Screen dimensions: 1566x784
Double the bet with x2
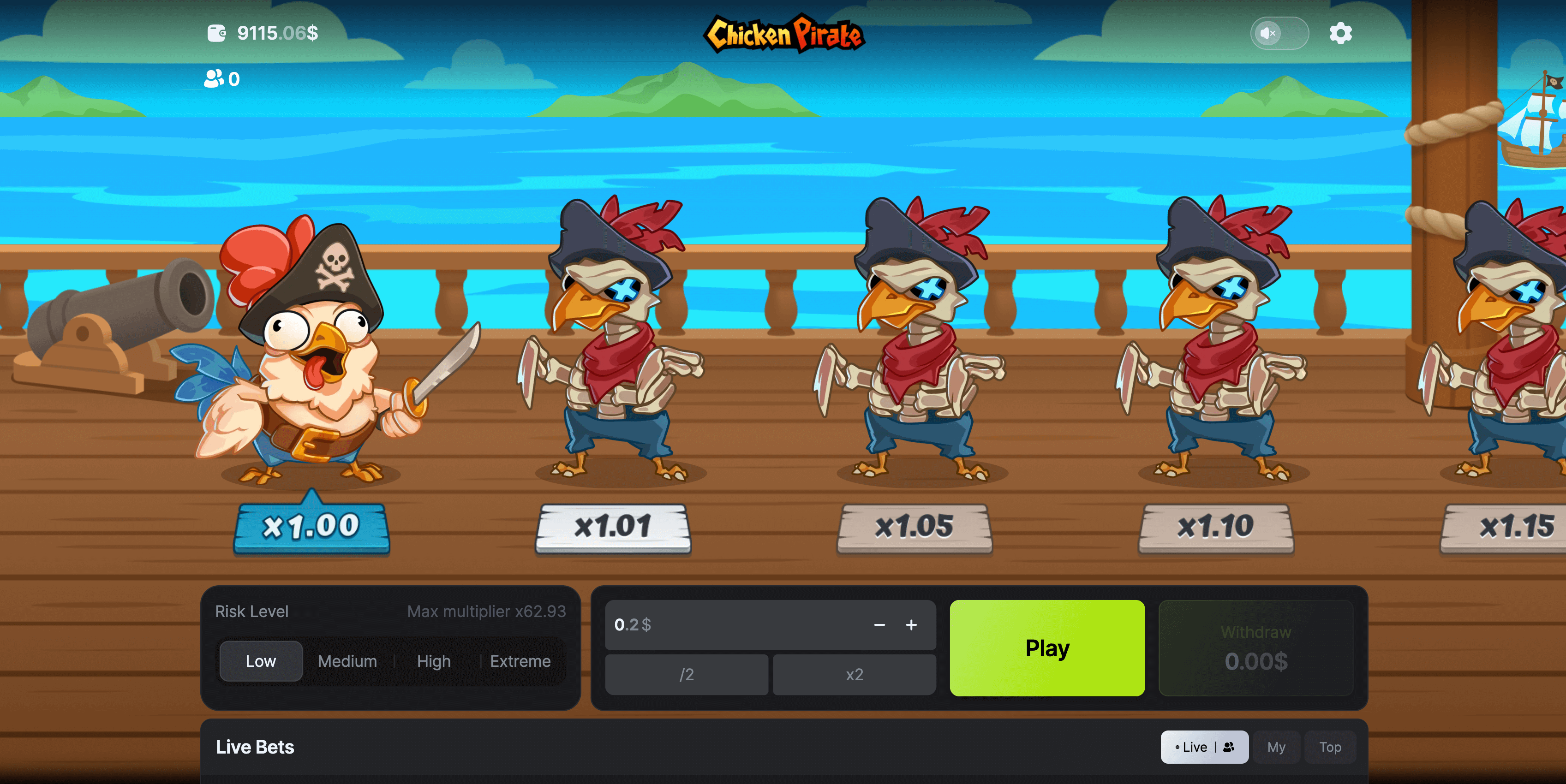pos(854,675)
